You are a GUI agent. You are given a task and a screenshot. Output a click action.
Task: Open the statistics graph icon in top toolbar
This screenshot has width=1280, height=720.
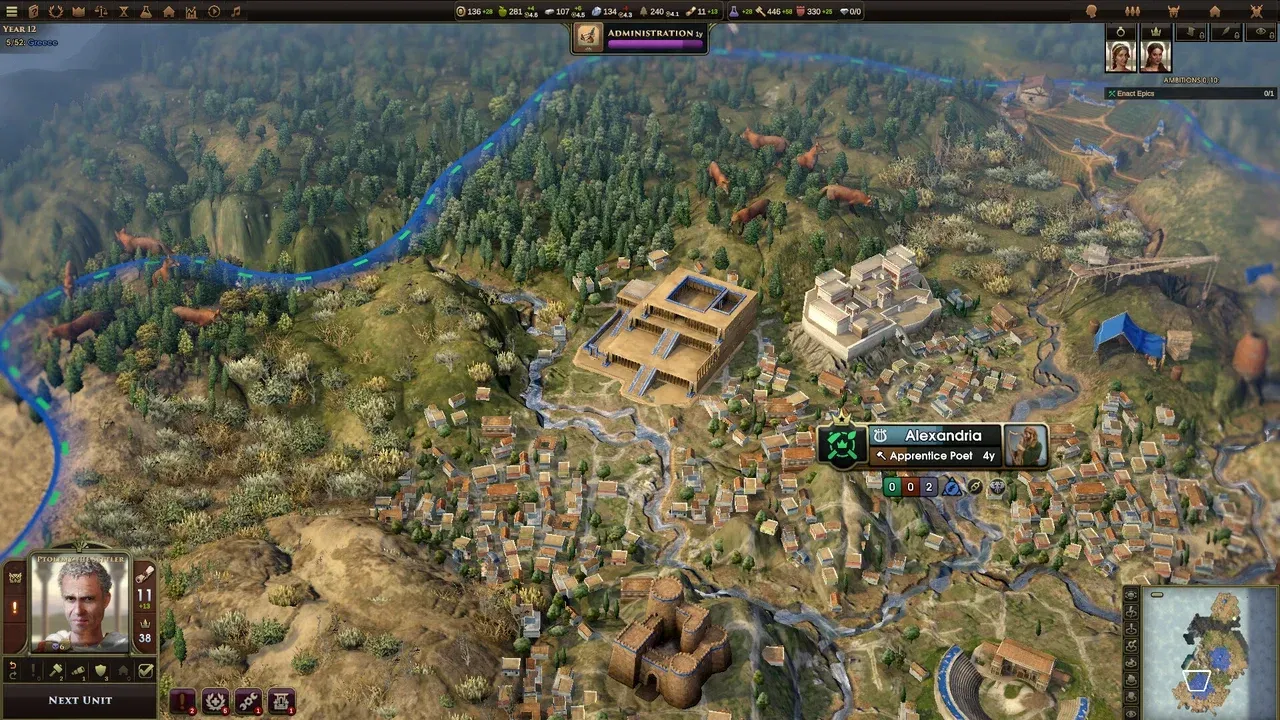pos(190,12)
